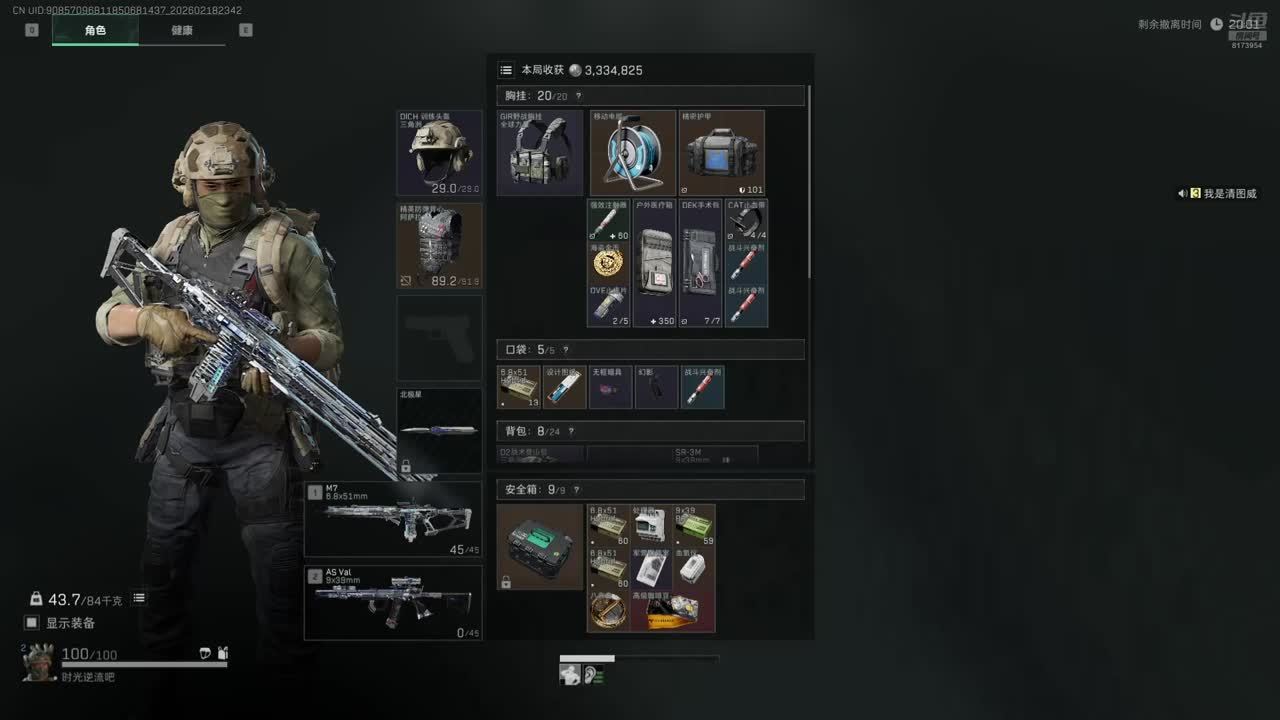Select the 9x39 ammo box in safe box

pos(694,525)
